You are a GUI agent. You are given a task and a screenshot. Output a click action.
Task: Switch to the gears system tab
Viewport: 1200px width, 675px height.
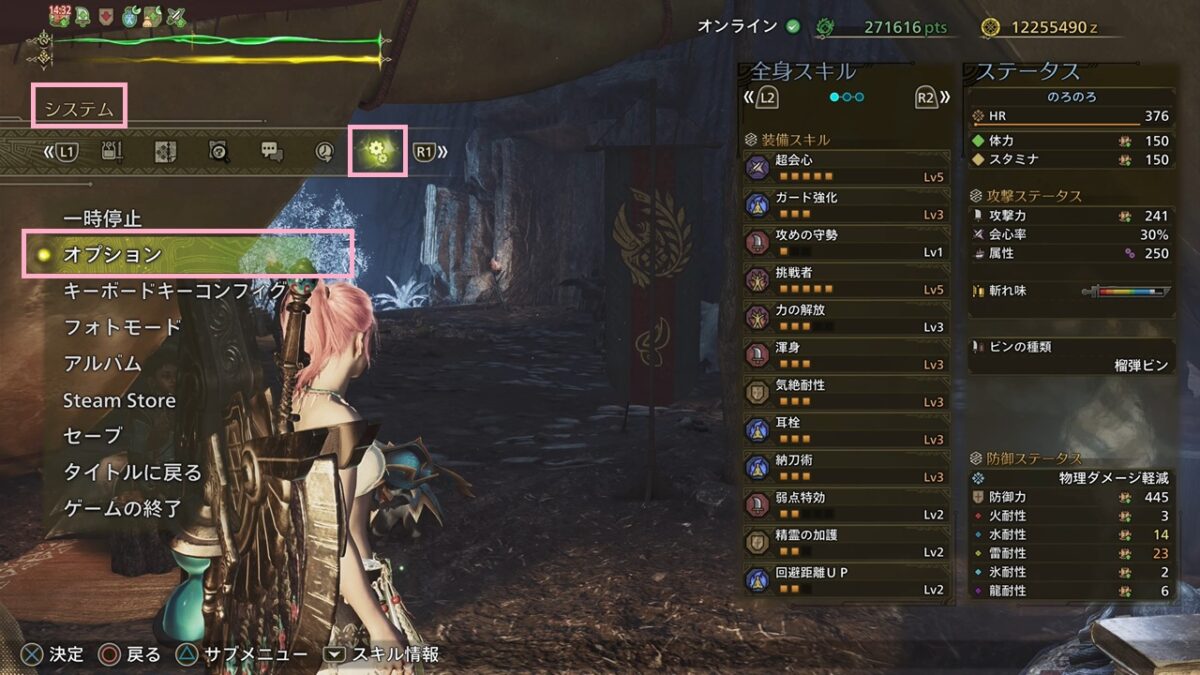click(377, 152)
